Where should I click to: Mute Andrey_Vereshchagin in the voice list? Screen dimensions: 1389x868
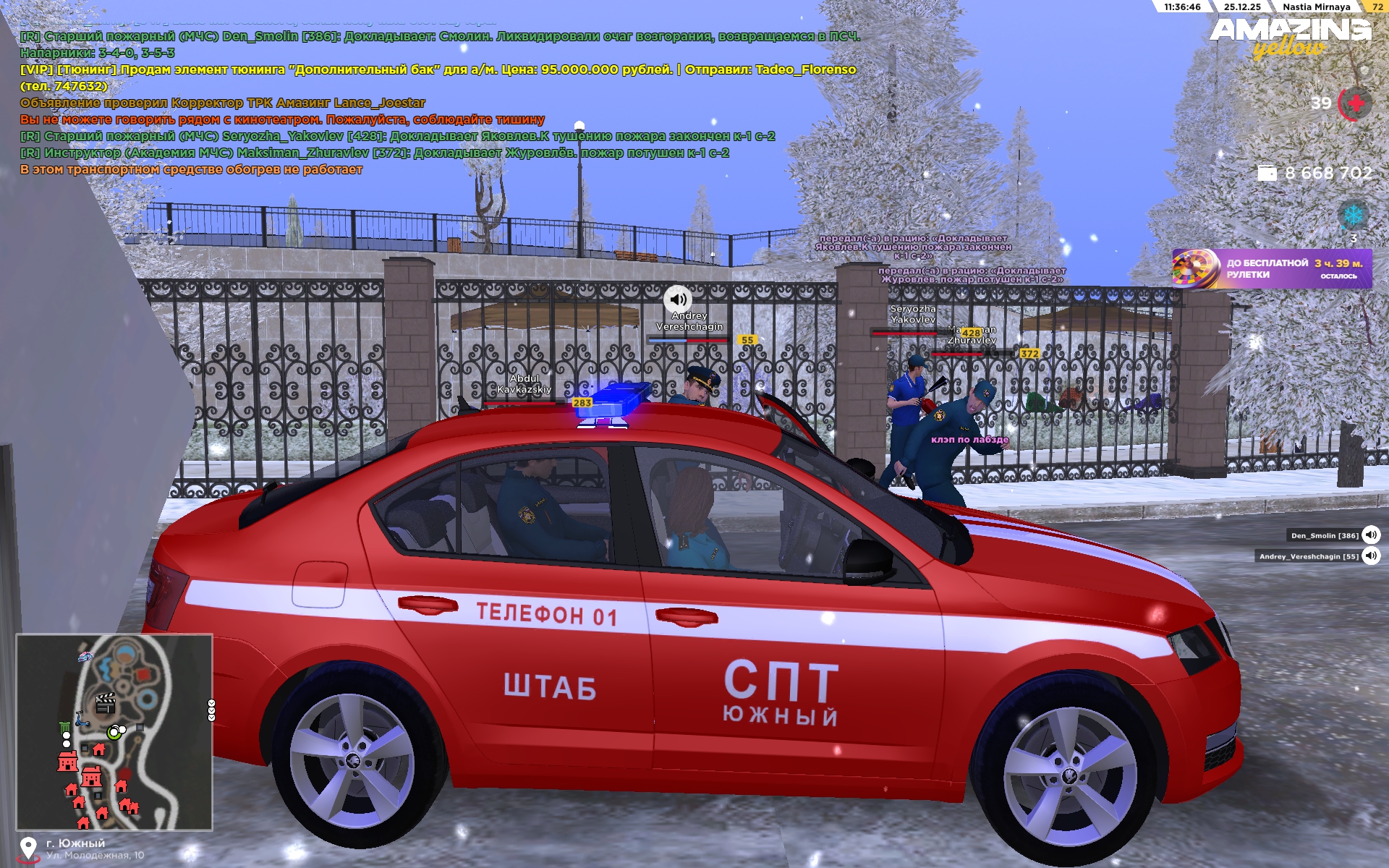coord(1370,556)
